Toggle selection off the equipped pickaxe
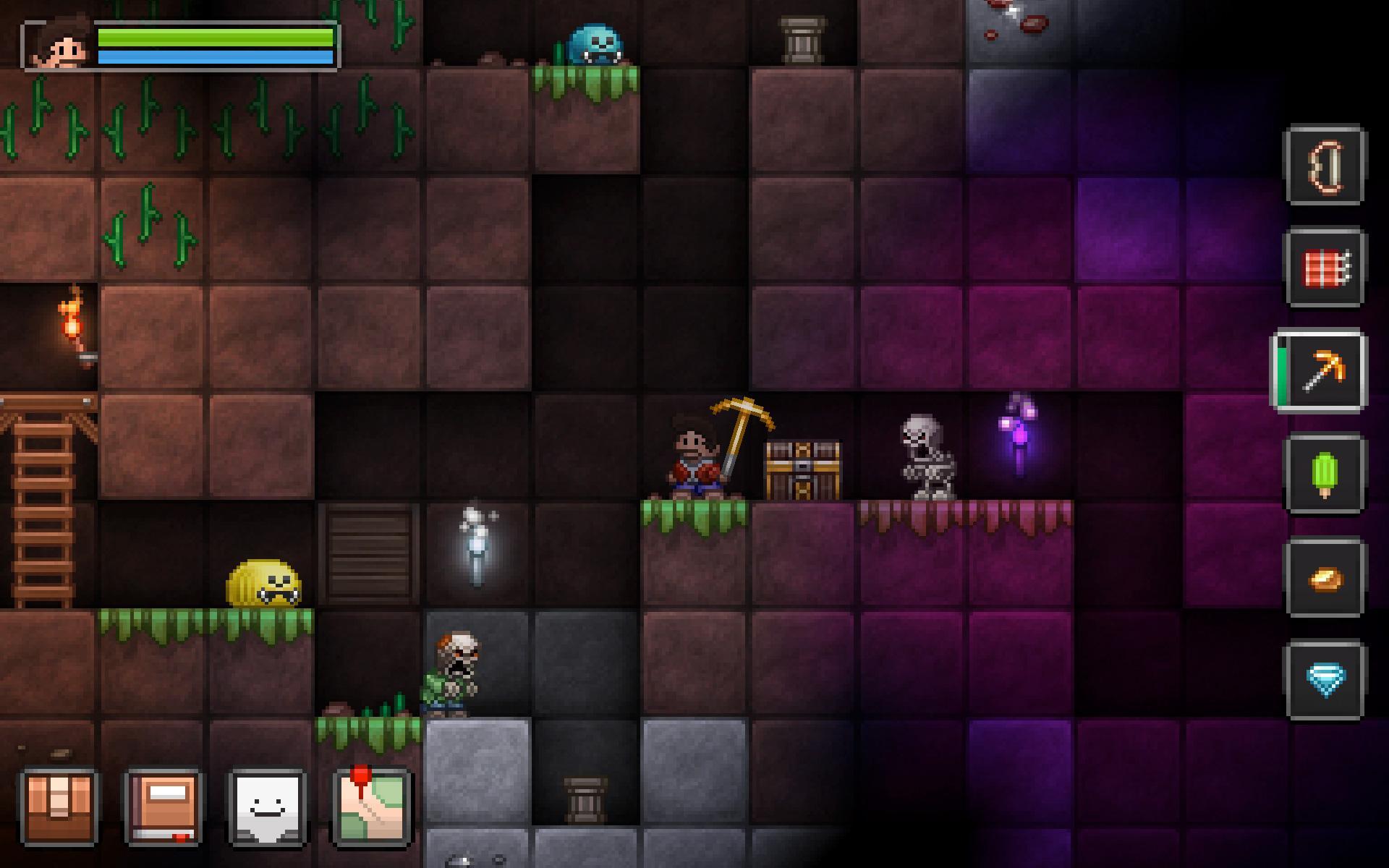This screenshot has width=1389, height=868. (x=1325, y=369)
